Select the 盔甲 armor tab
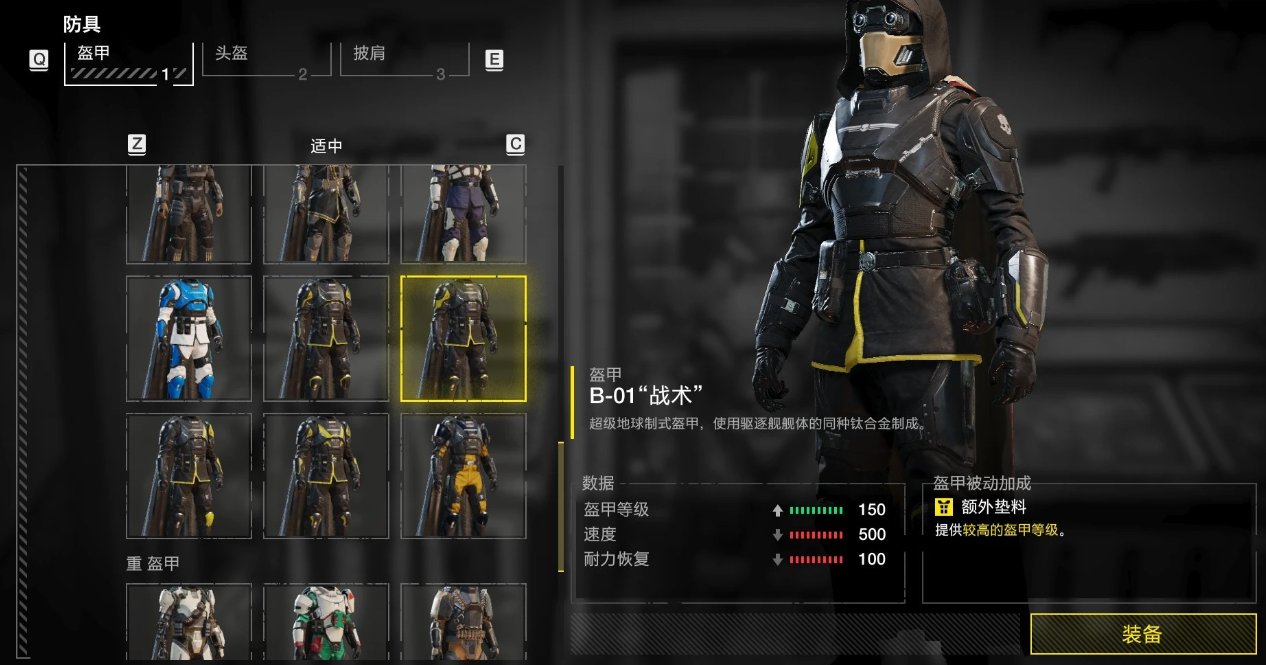The width and height of the screenshot is (1266, 665). point(128,62)
